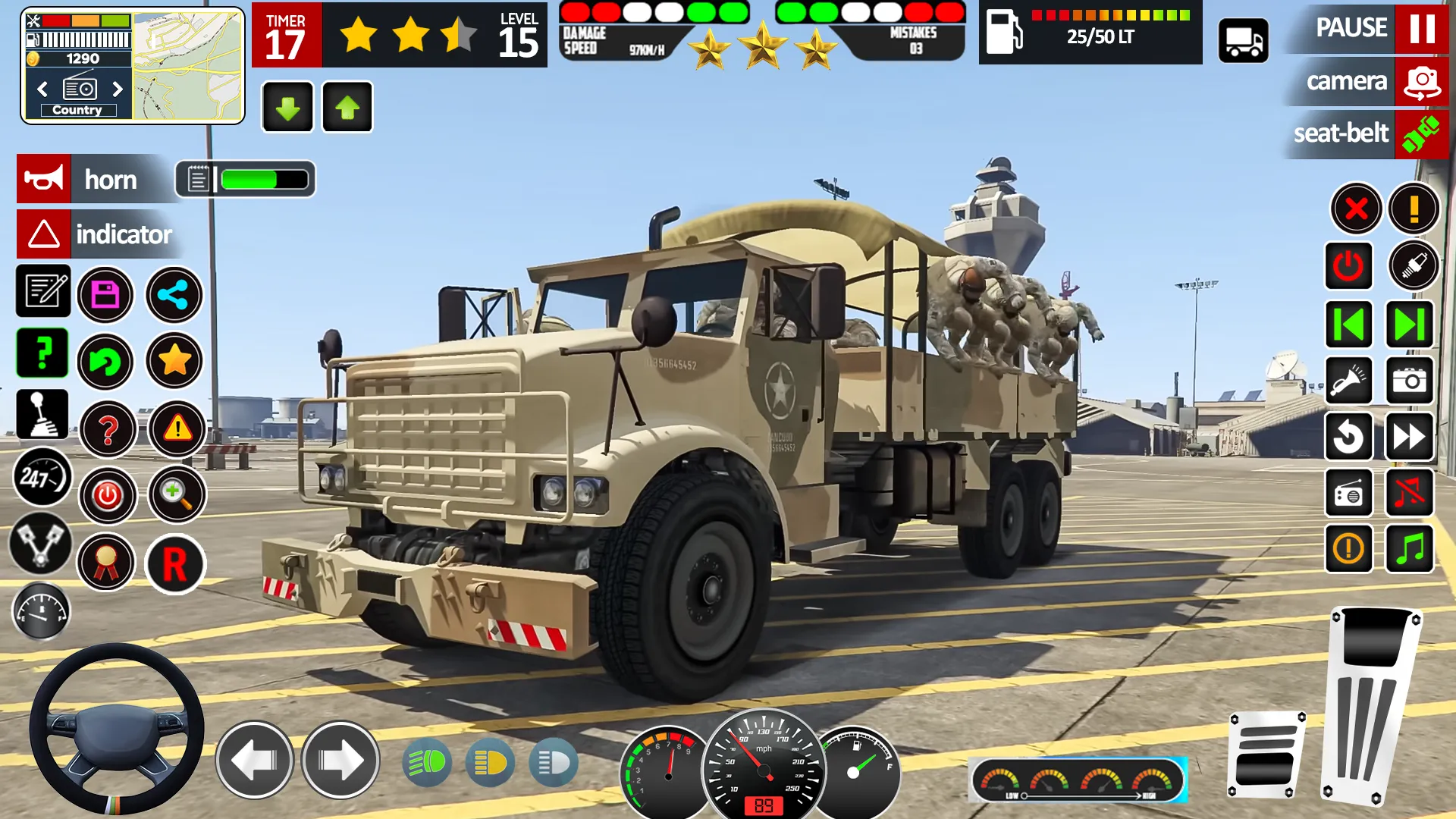This screenshot has width=1456, height=819.
Task: Open the camera capture icon
Action: pyautogui.click(x=1409, y=381)
